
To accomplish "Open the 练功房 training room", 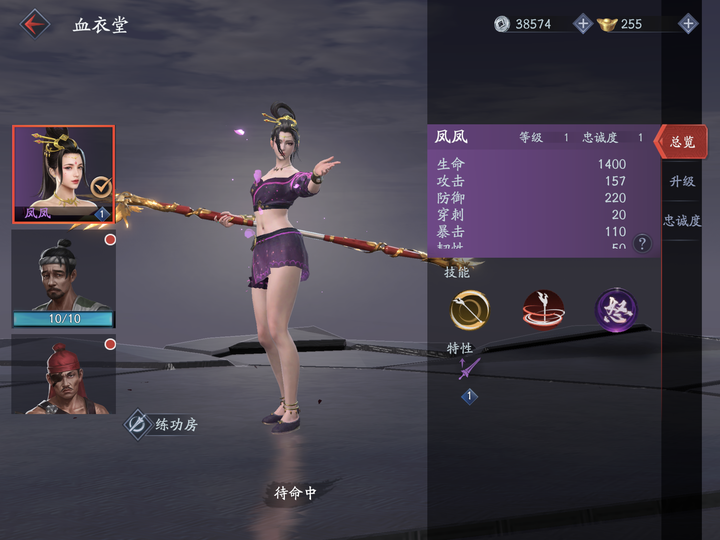I will pyautogui.click(x=161, y=424).
